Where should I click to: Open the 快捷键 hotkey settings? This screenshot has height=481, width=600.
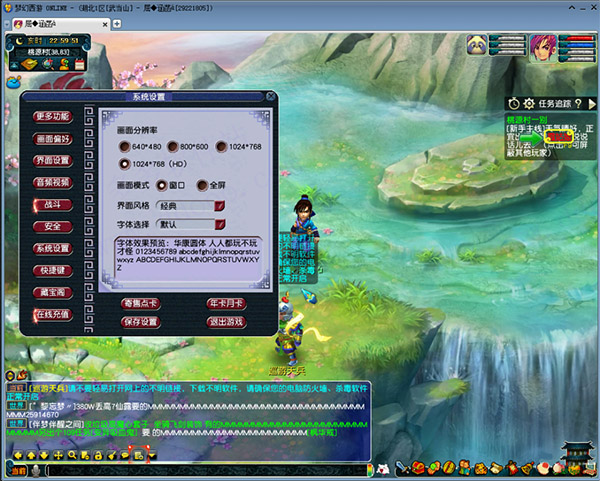52,270
